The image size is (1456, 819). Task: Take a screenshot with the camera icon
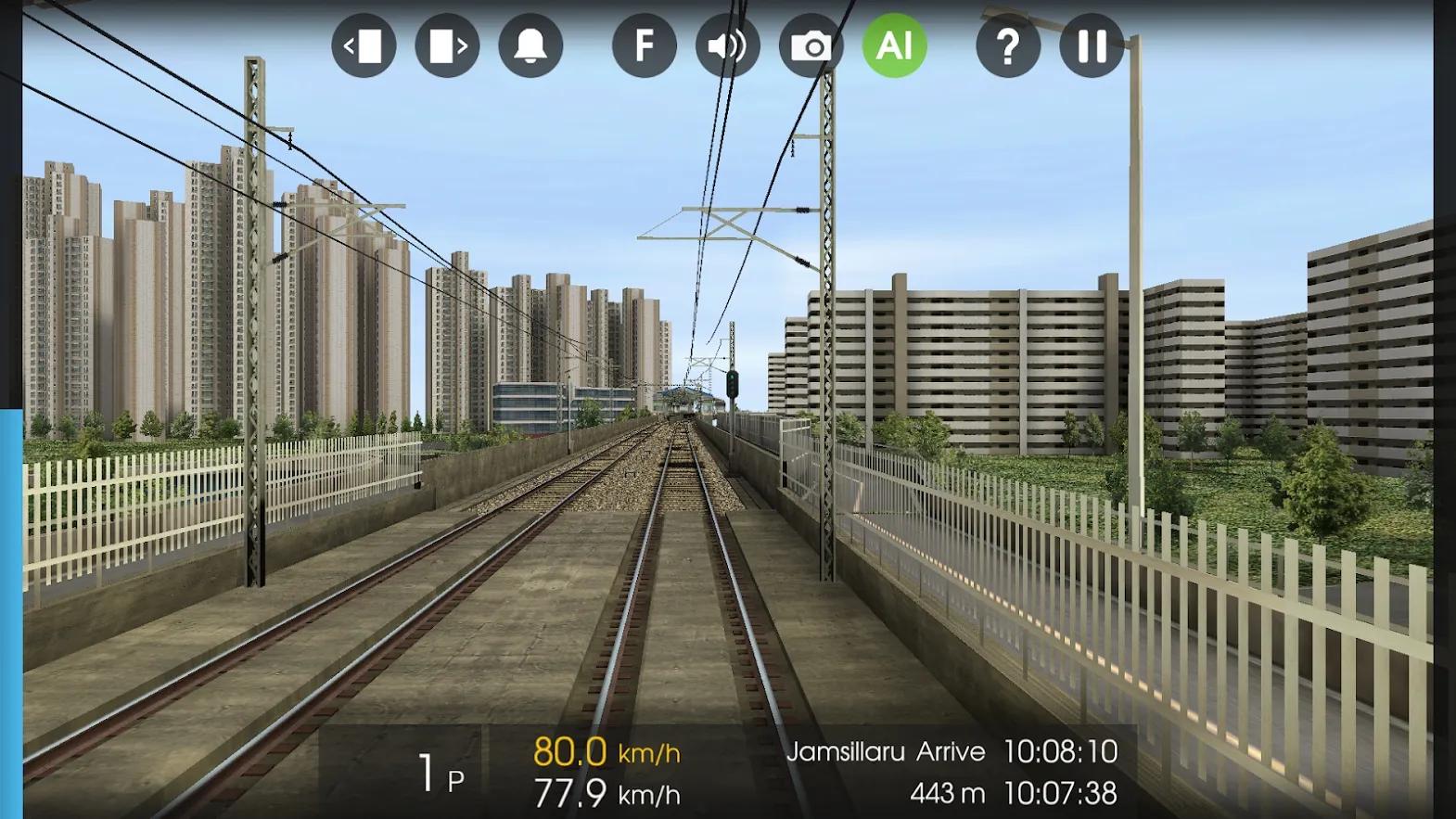pyautogui.click(x=811, y=45)
